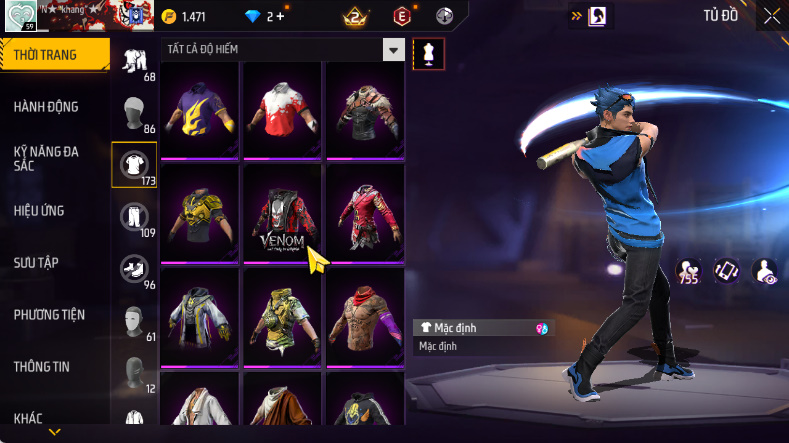Toggle character visibility eye icon
The height and width of the screenshot is (443, 789).
click(765, 270)
